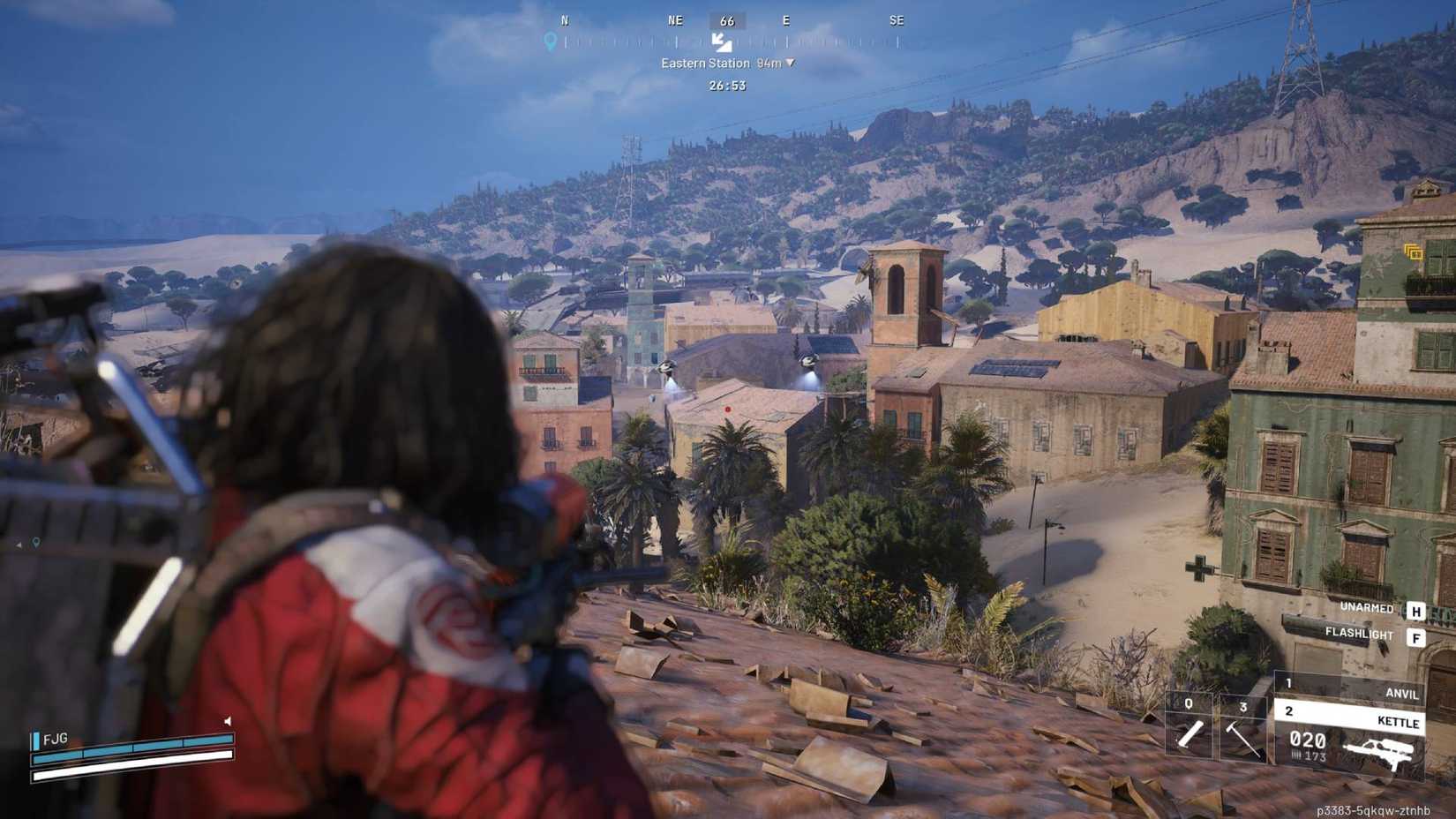Screen dimensions: 1456x819
Task: Click the ammo clip icon beside 173
Action: (1295, 755)
